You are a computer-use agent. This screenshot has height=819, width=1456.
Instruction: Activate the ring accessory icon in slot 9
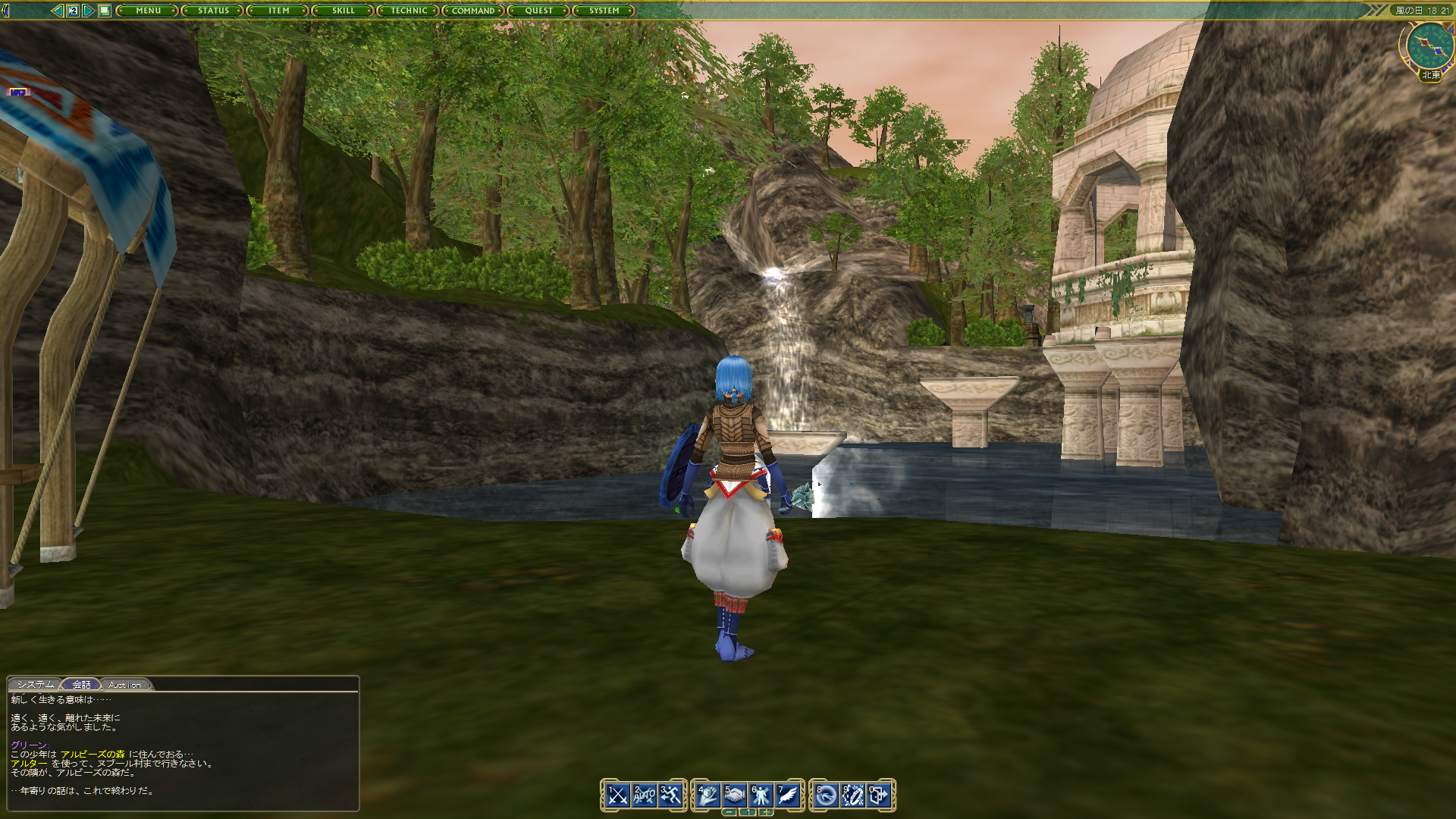pyautogui.click(x=855, y=795)
